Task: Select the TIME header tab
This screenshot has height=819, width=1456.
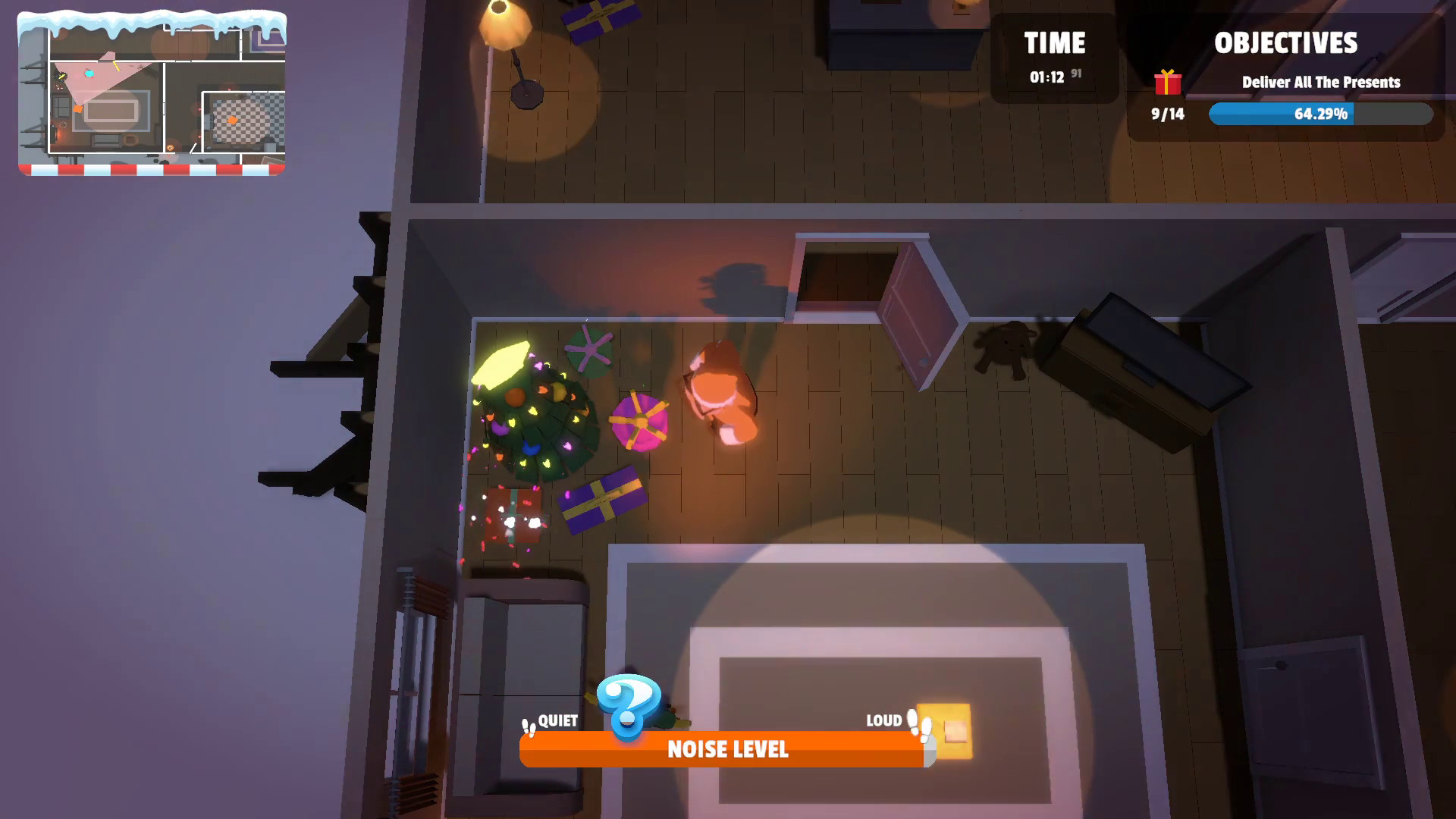Action: point(1054,43)
